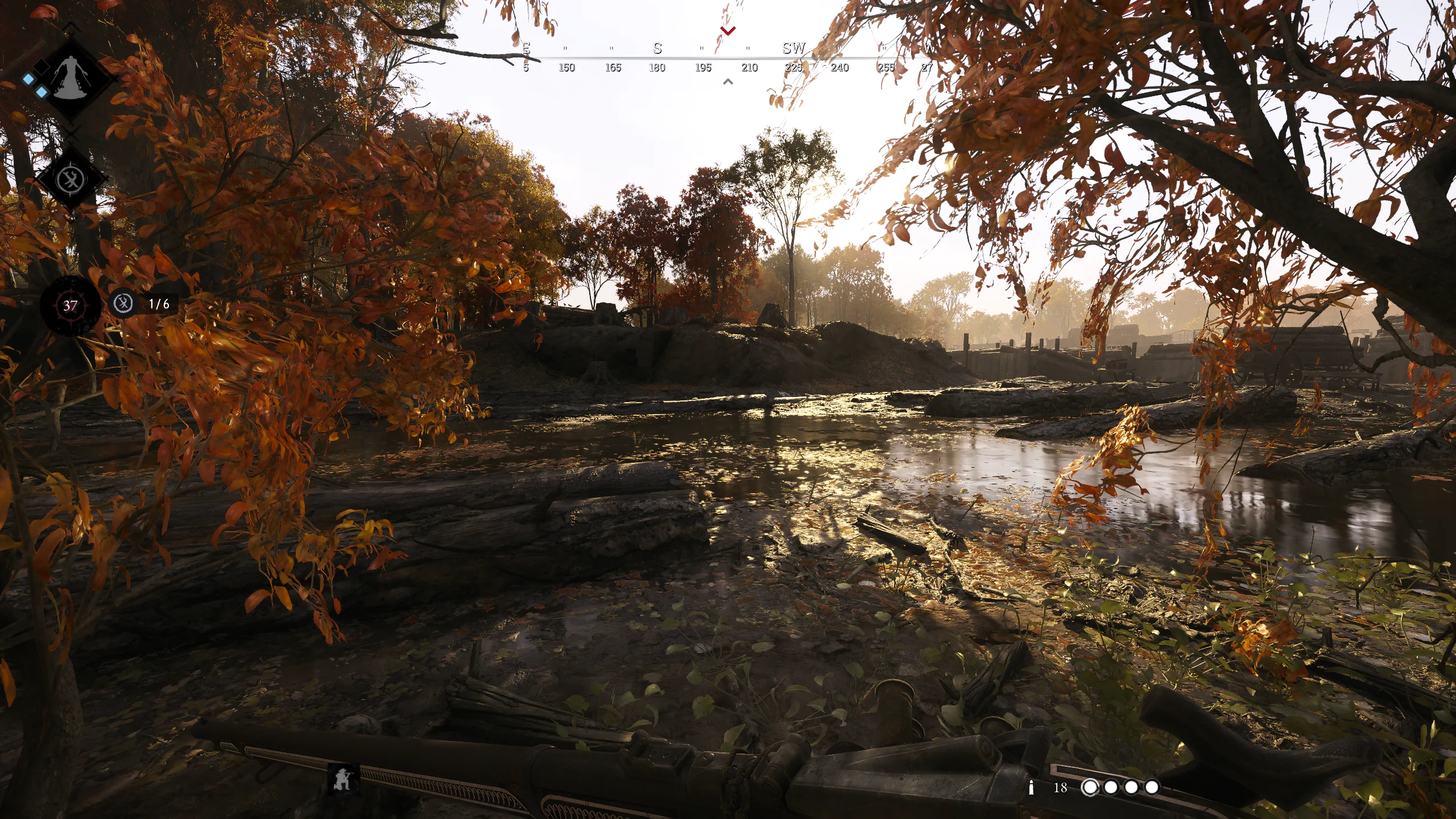Click the ammo count reading 18
The width and height of the screenshot is (1456, 819).
click(x=1061, y=787)
